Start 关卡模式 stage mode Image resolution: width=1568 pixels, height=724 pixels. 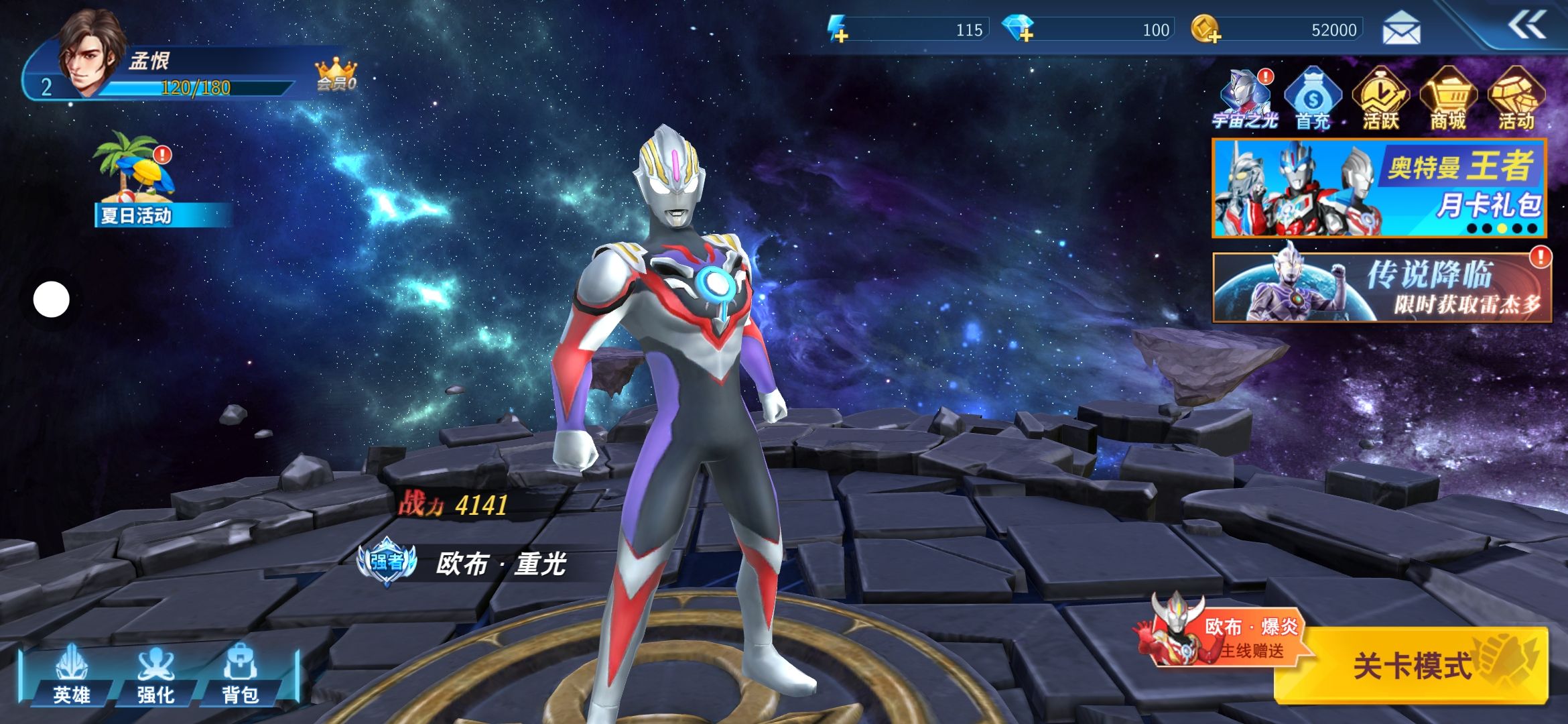[1411, 666]
